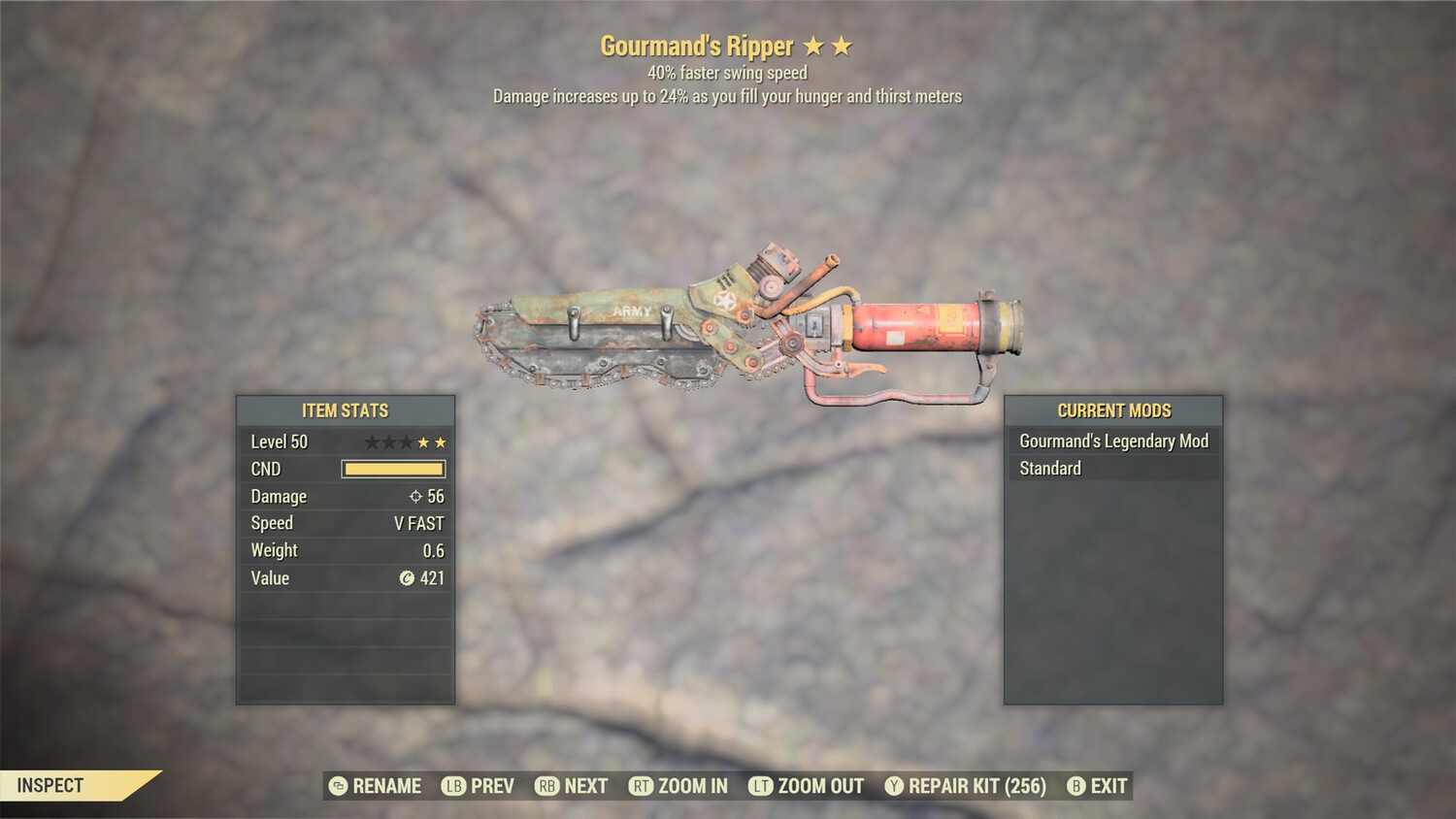Toggle the second legendary star in the Level row
1456x819 pixels.
[x=441, y=442]
